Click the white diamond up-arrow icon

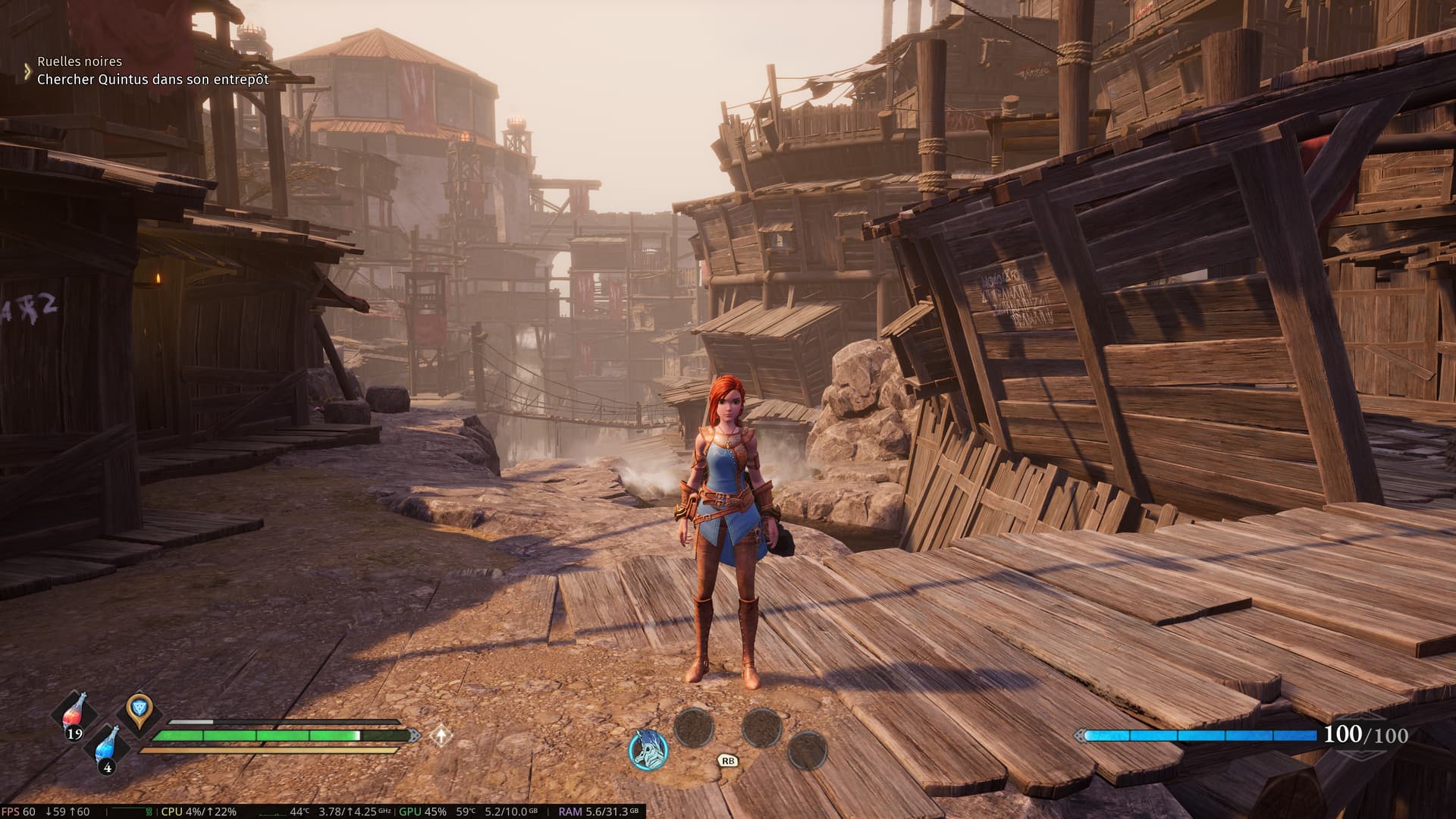(440, 735)
